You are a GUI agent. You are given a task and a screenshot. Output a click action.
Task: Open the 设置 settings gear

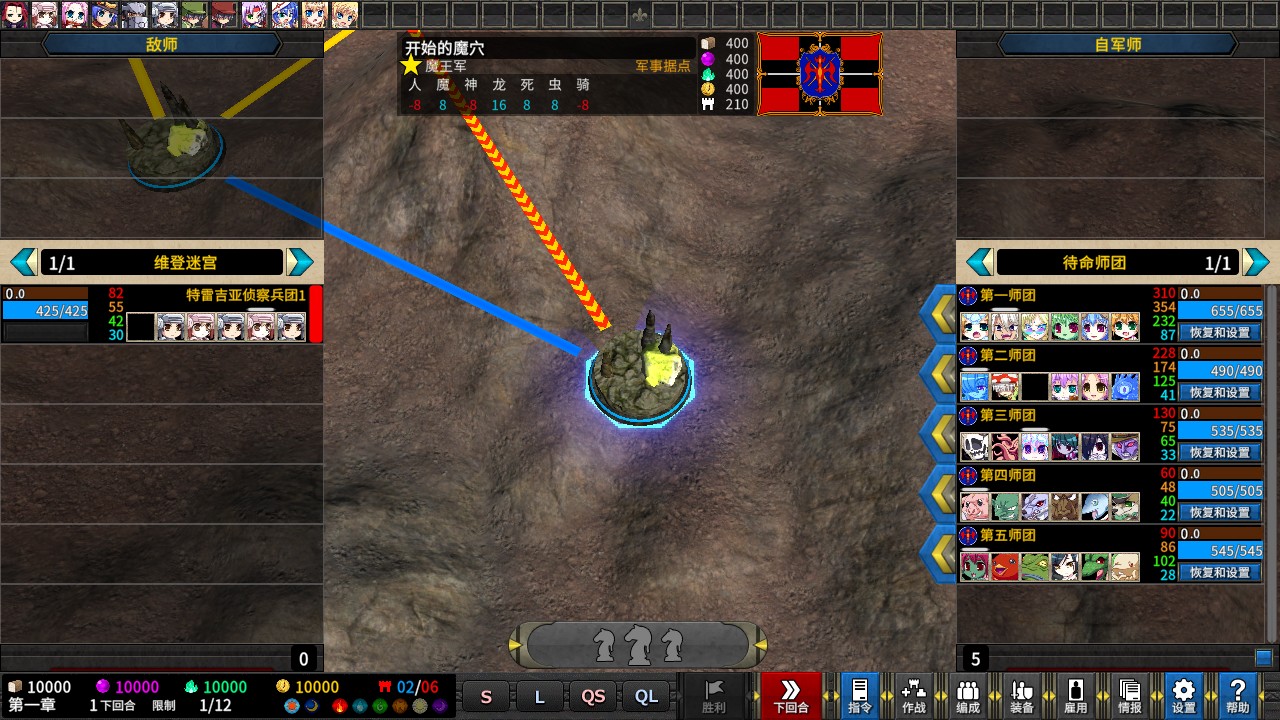pos(1183,695)
